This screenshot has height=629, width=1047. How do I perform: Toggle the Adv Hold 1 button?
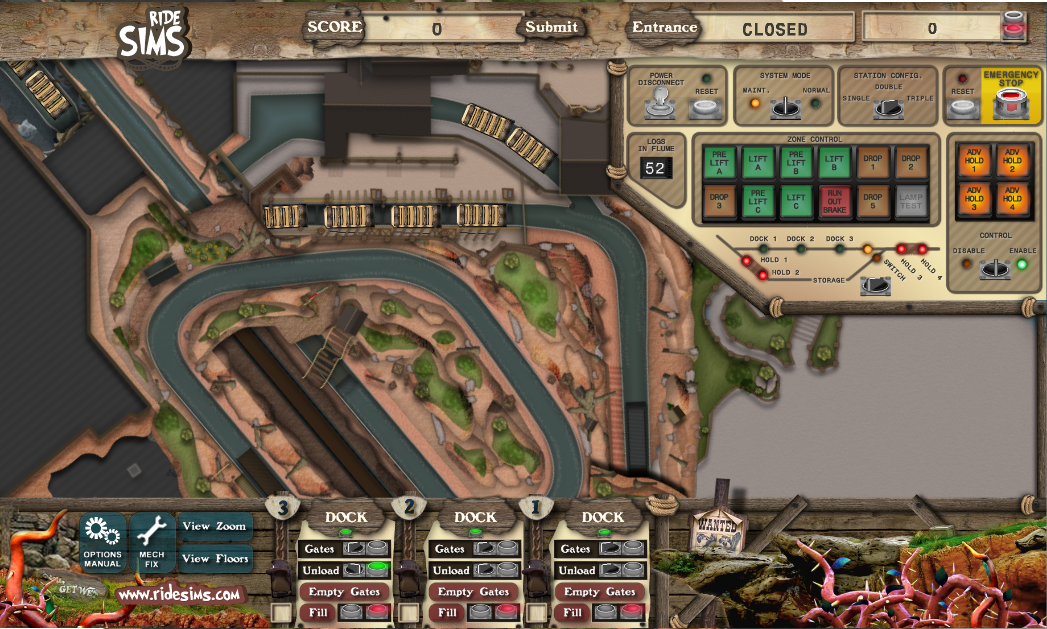pos(973,159)
